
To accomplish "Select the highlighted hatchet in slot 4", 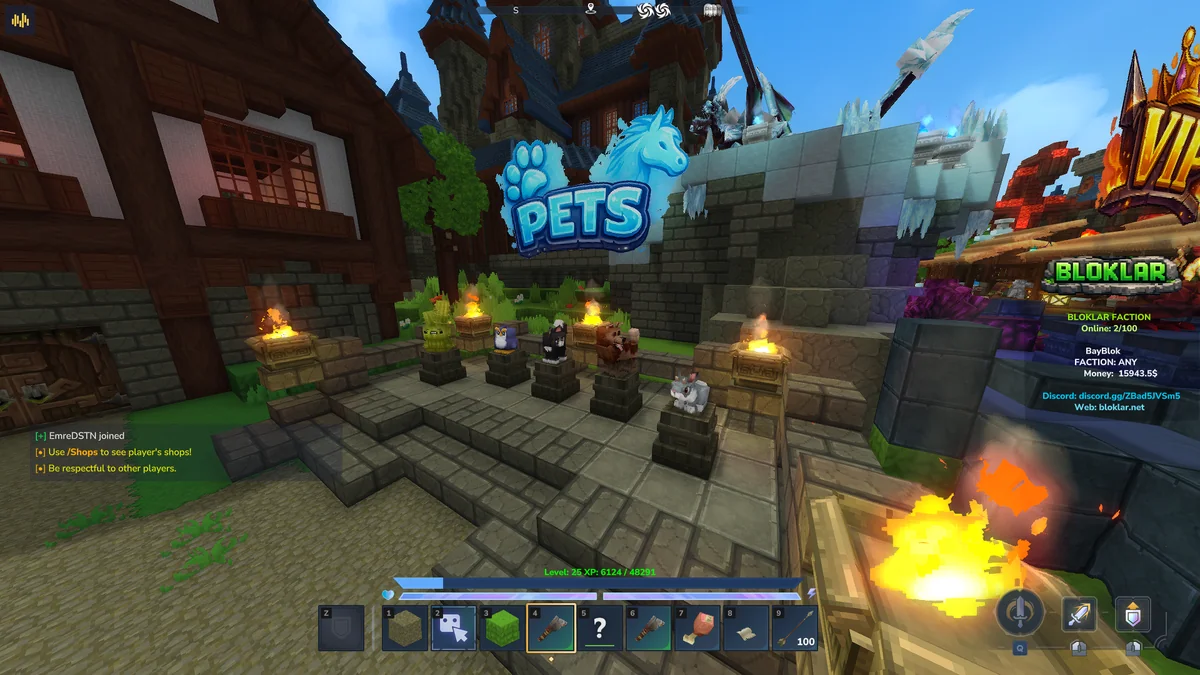I will click(551, 628).
